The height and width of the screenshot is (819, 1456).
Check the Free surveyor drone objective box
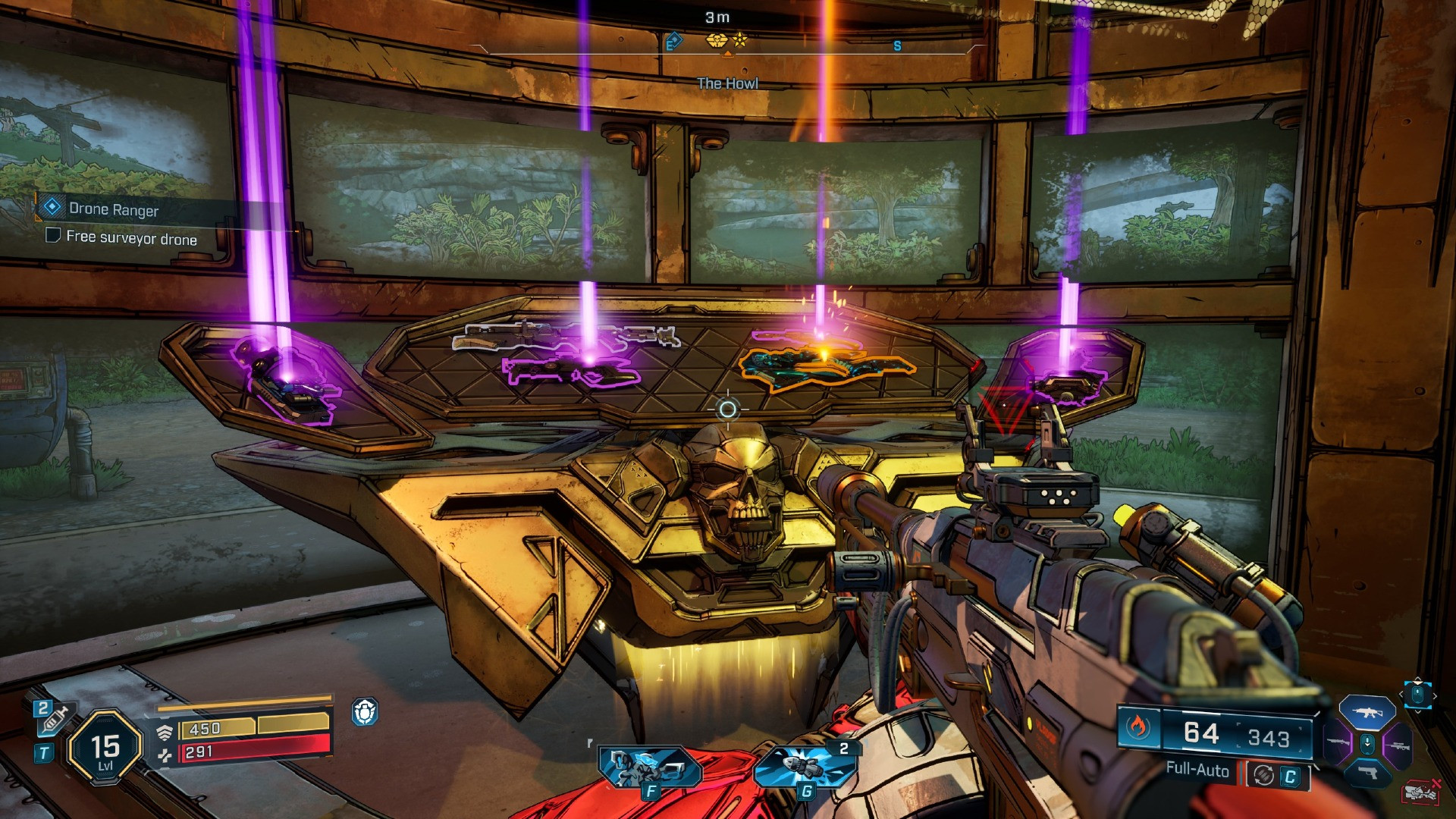pos(52,237)
